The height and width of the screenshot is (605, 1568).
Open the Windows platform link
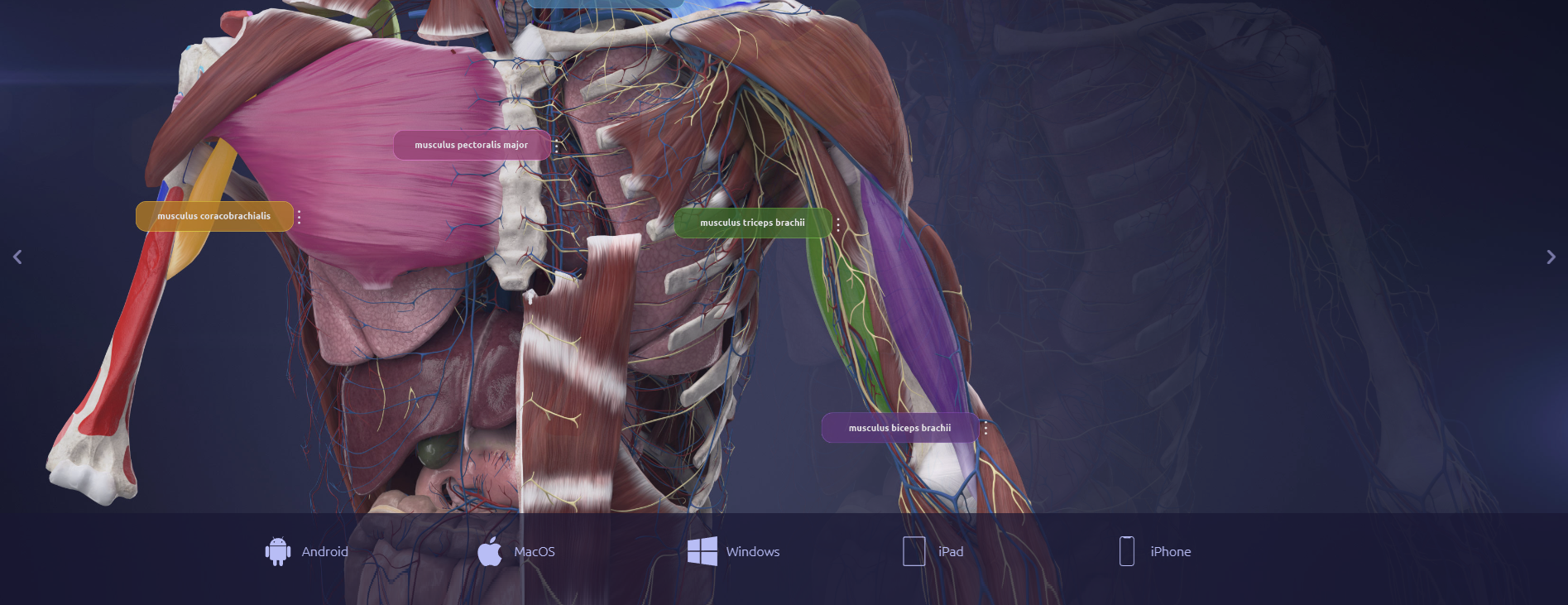pos(734,551)
